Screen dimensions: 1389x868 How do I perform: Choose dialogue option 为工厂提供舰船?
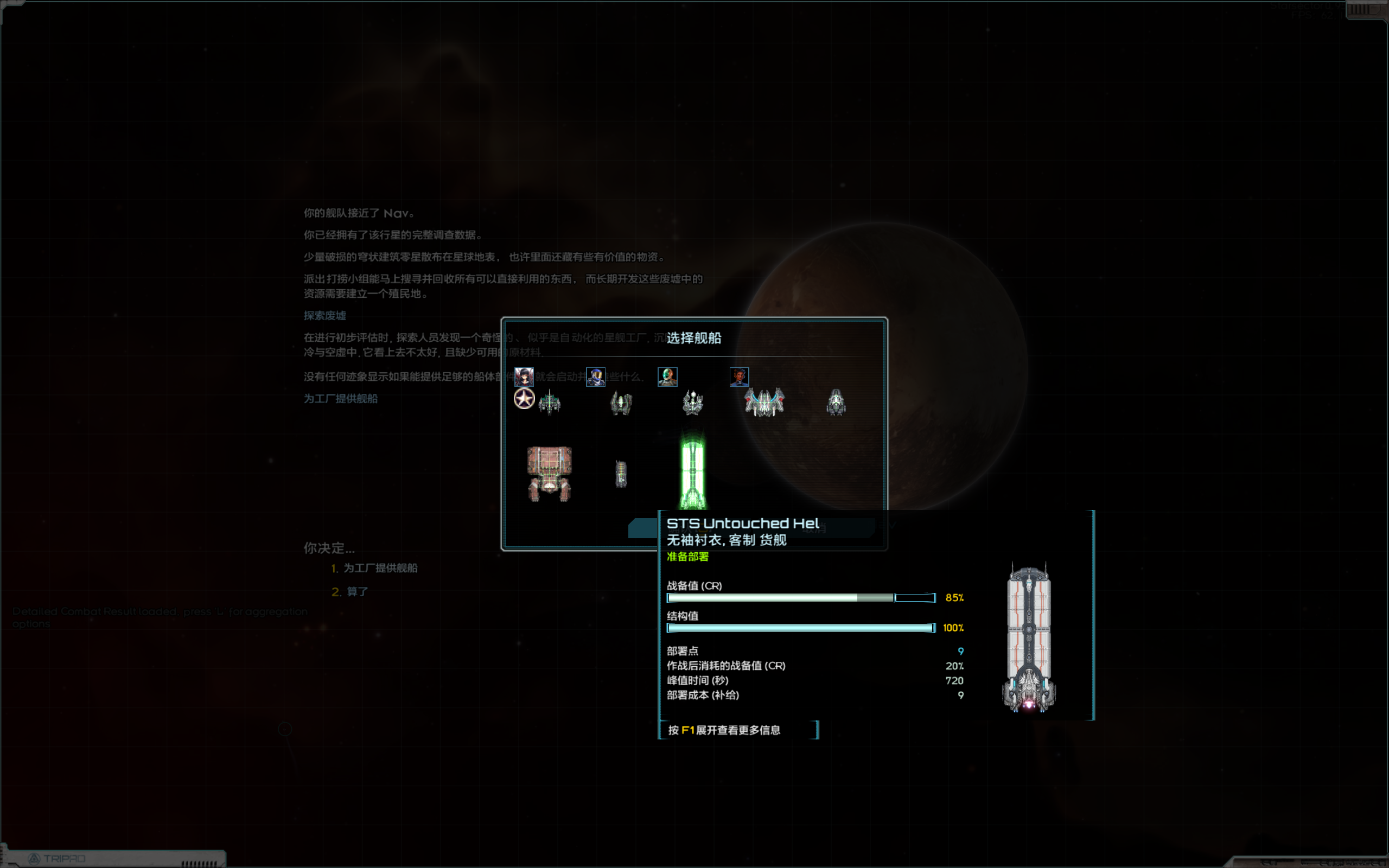point(380,569)
